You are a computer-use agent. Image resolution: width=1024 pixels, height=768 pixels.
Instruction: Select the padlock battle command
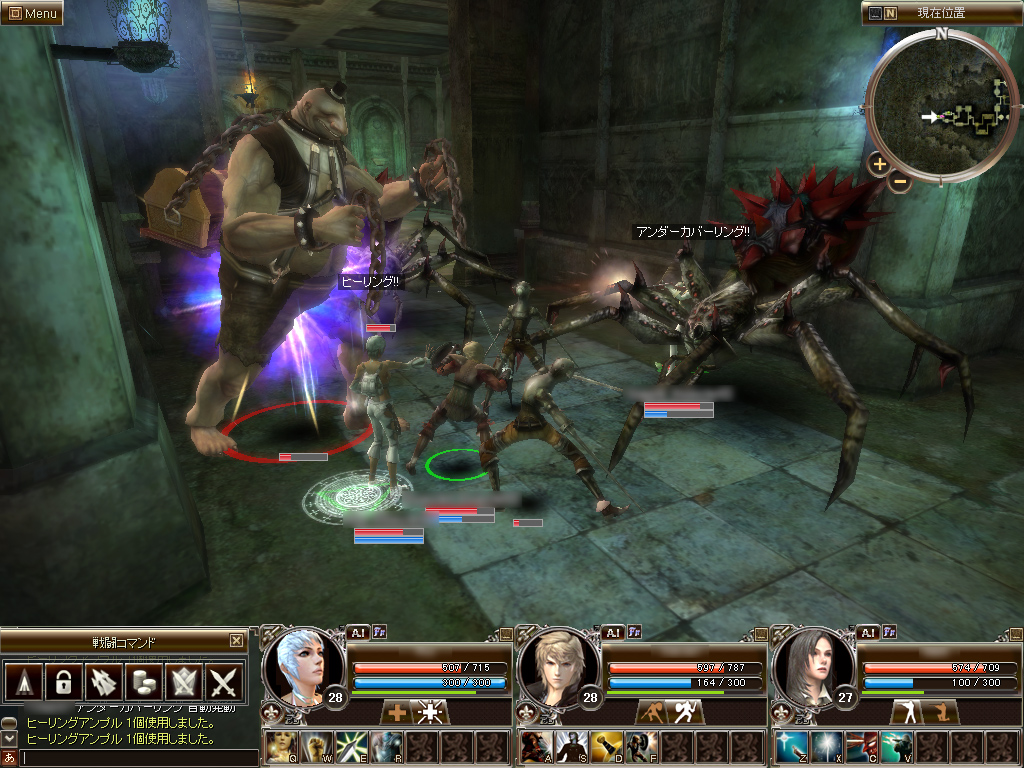[x=63, y=683]
